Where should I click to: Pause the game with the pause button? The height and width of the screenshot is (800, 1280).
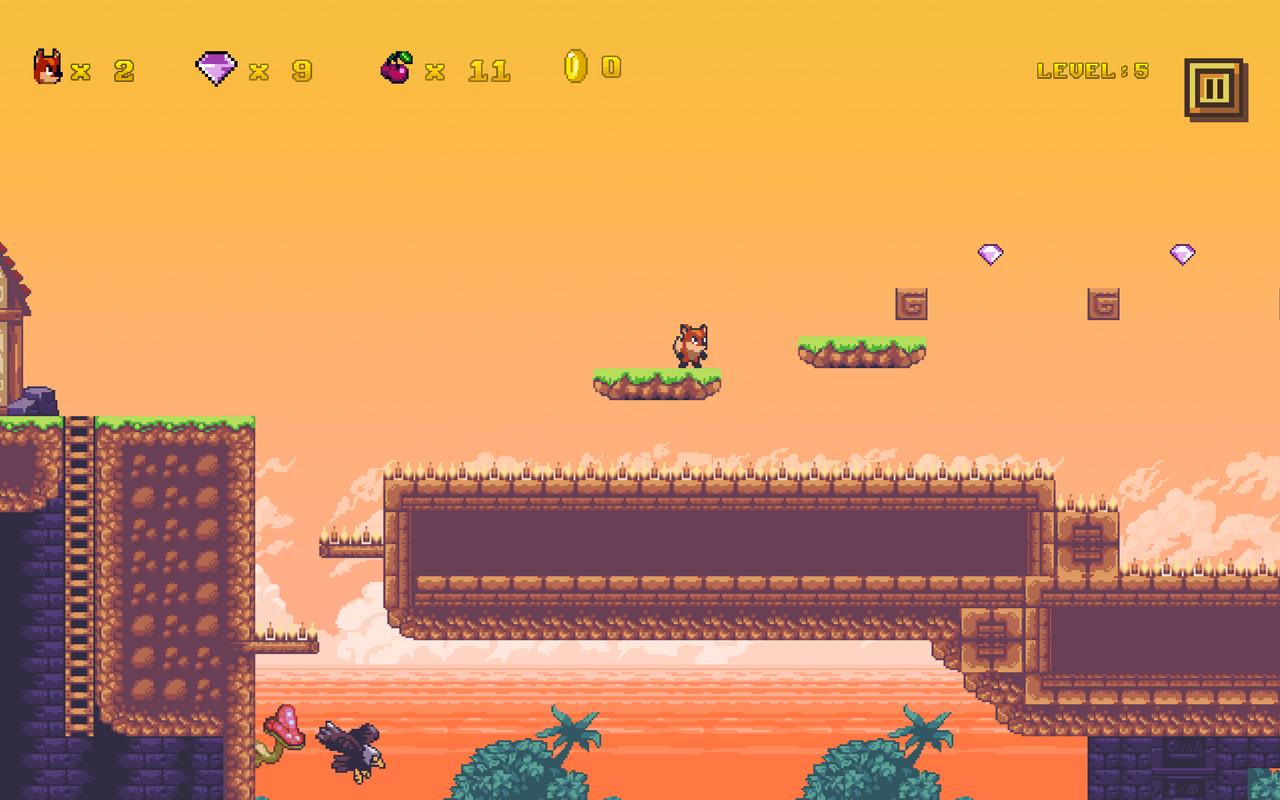[x=1213, y=89]
